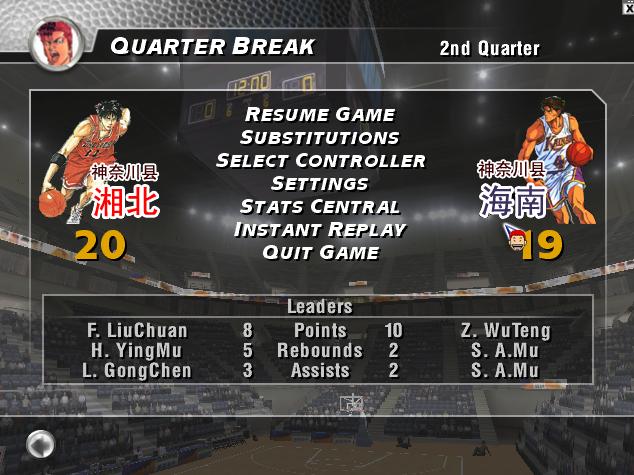Choose Select Controller option
This screenshot has height=475, width=634.
320,161
